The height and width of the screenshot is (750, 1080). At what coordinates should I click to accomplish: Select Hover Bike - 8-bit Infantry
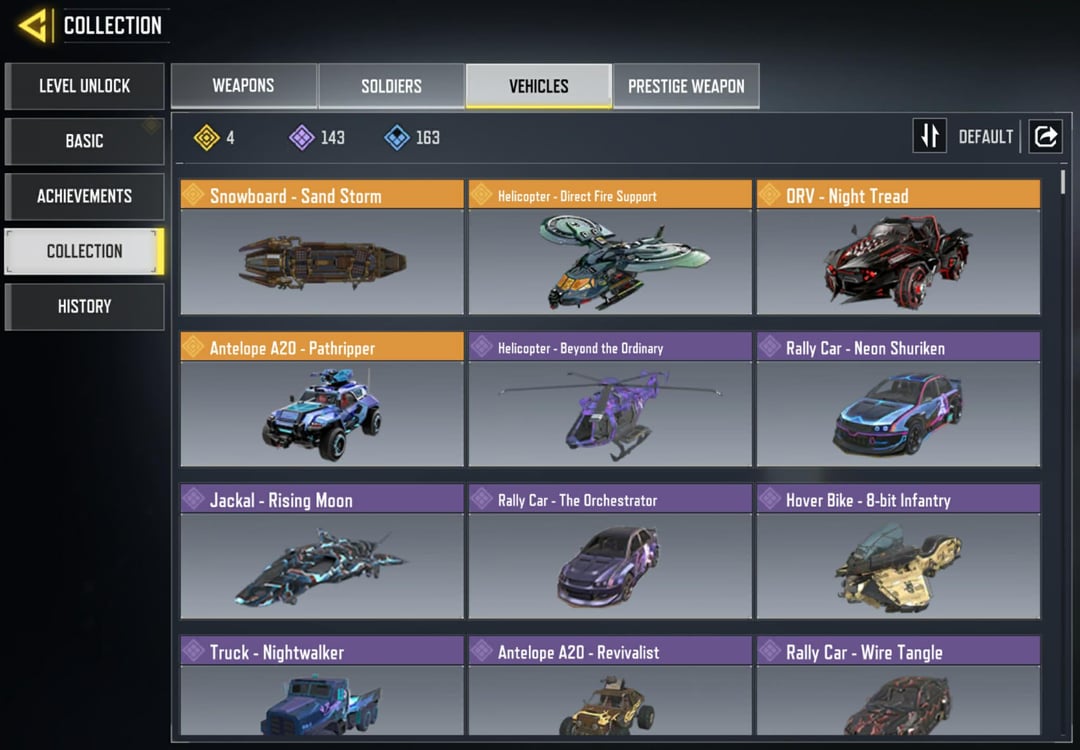[898, 552]
